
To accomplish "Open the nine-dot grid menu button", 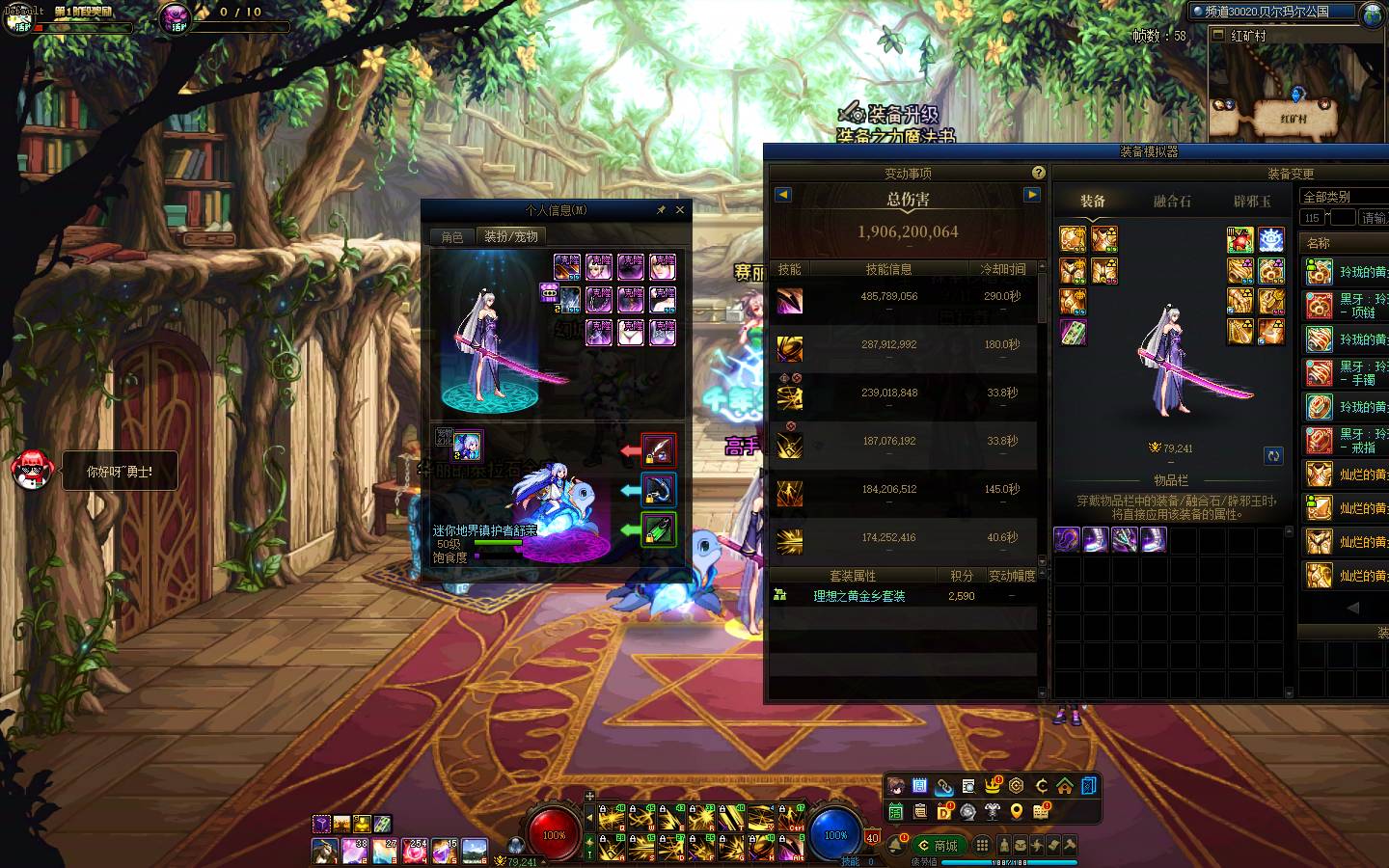I will 982,846.
